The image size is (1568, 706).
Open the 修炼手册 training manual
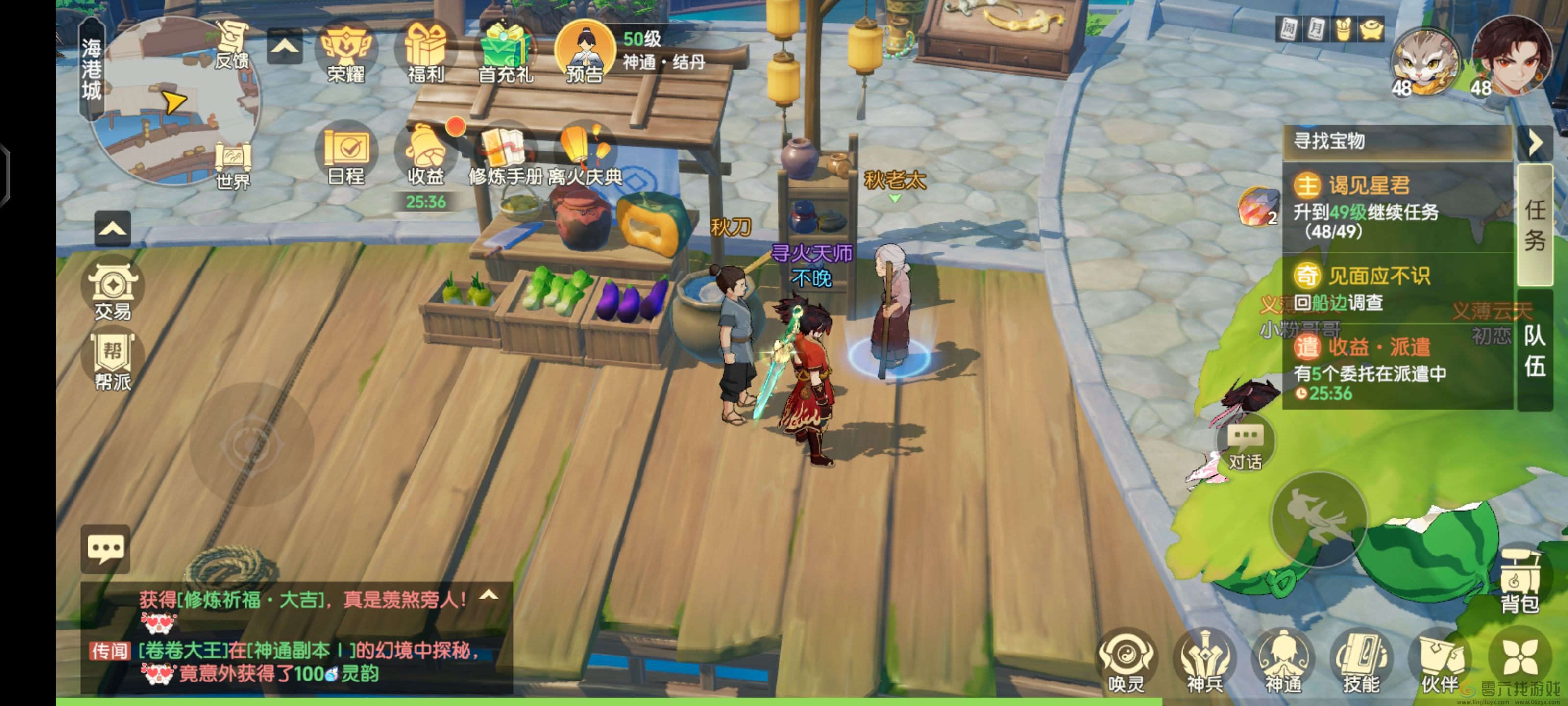(505, 155)
